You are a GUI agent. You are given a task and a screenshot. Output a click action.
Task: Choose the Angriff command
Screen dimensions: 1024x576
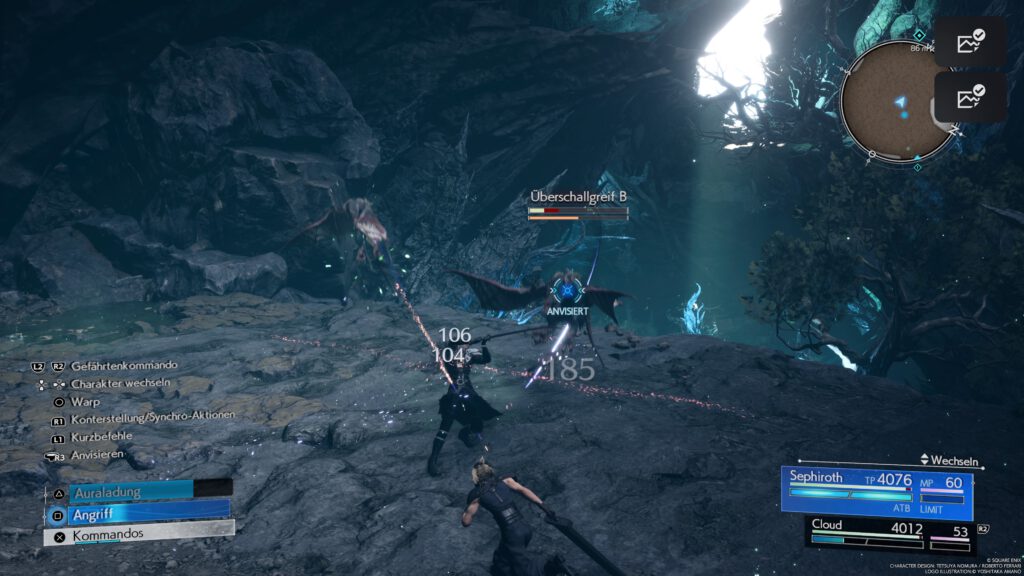click(x=137, y=512)
